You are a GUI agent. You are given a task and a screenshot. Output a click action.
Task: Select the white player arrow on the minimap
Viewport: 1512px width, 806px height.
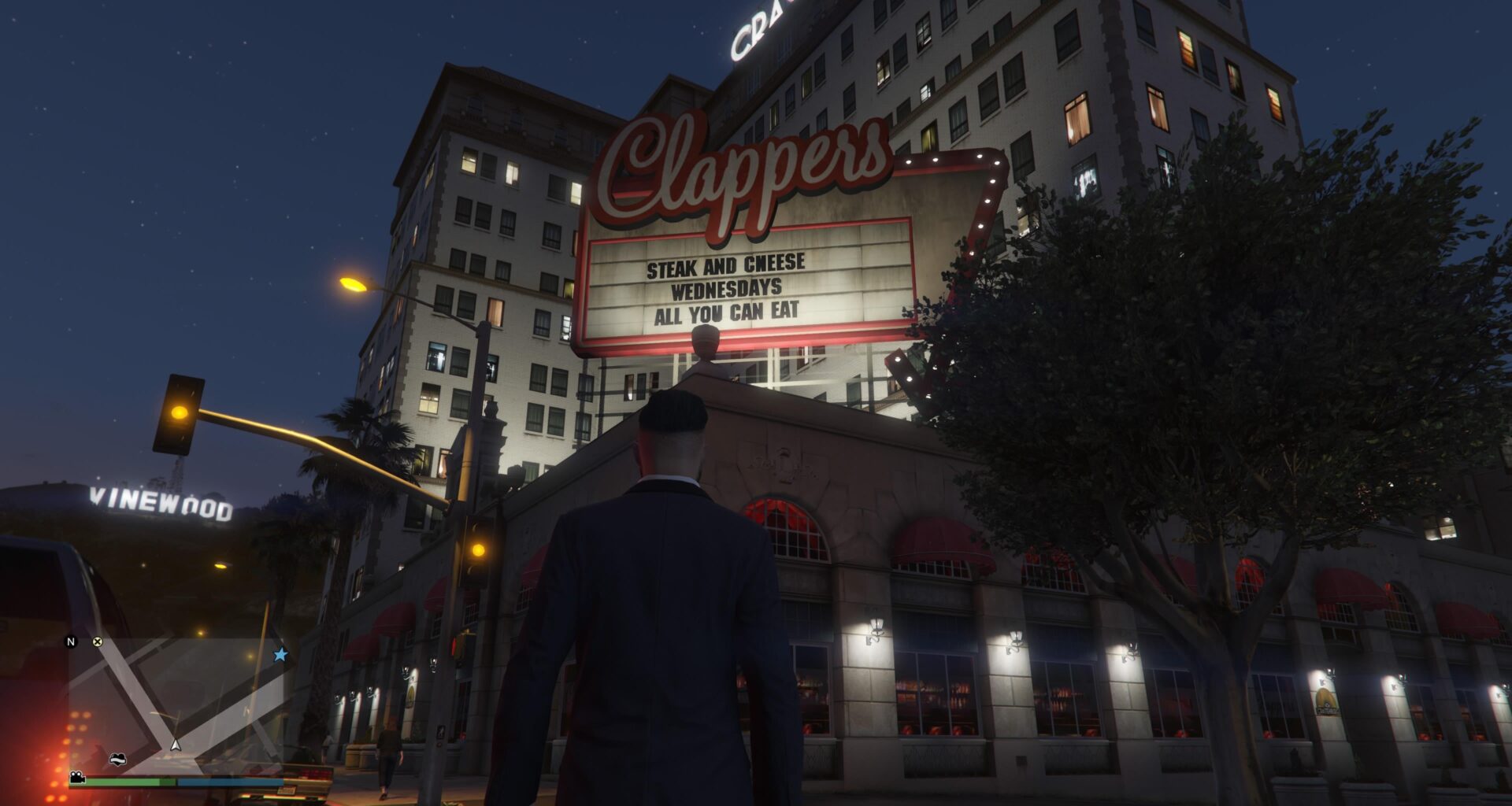click(176, 745)
